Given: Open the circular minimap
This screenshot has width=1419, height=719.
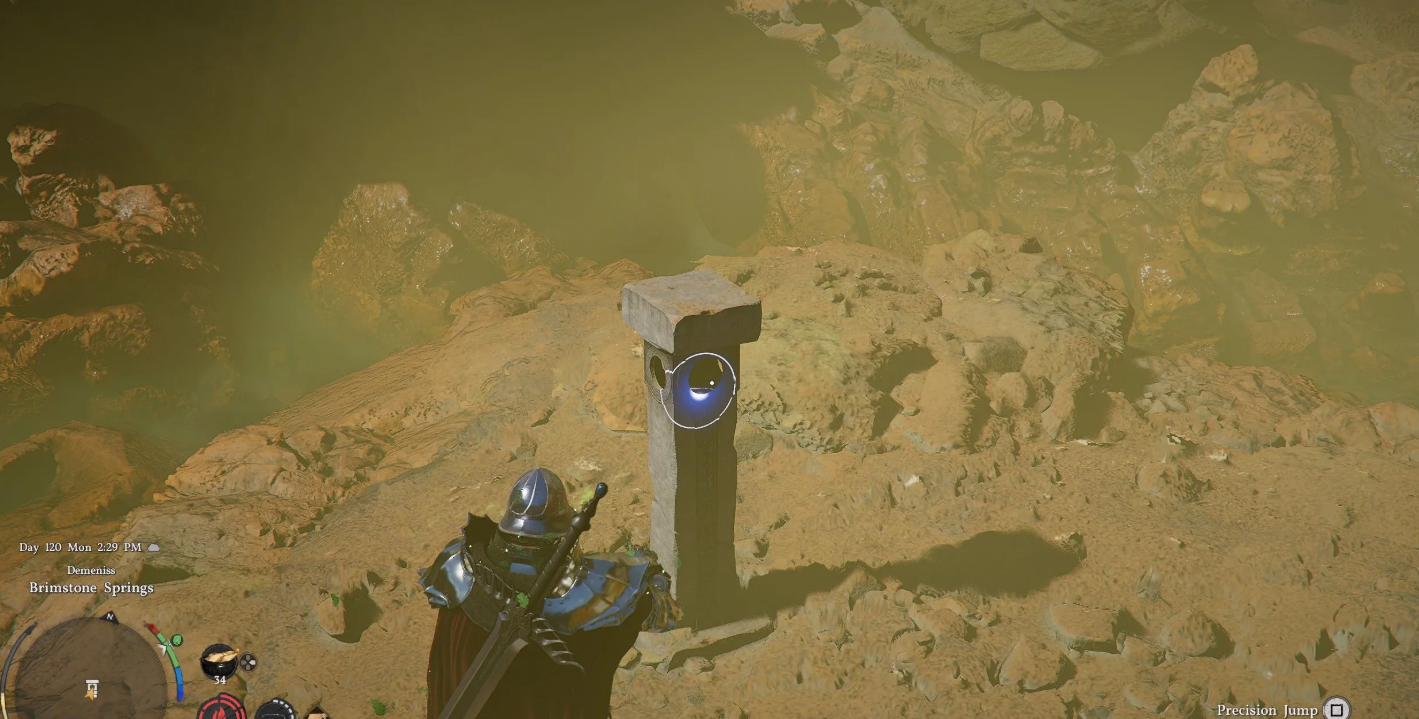Looking at the screenshot, I should tap(92, 672).
